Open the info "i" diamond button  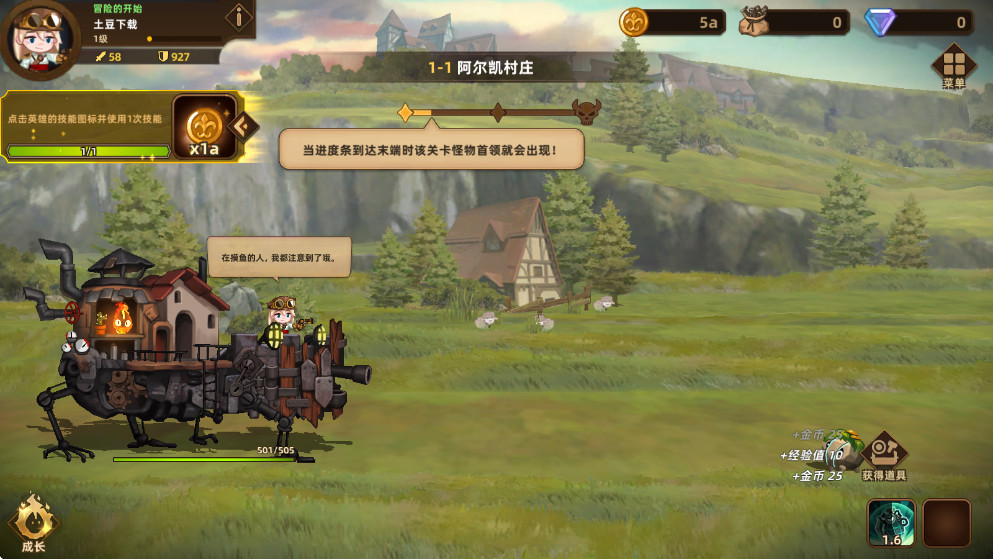coord(238,17)
